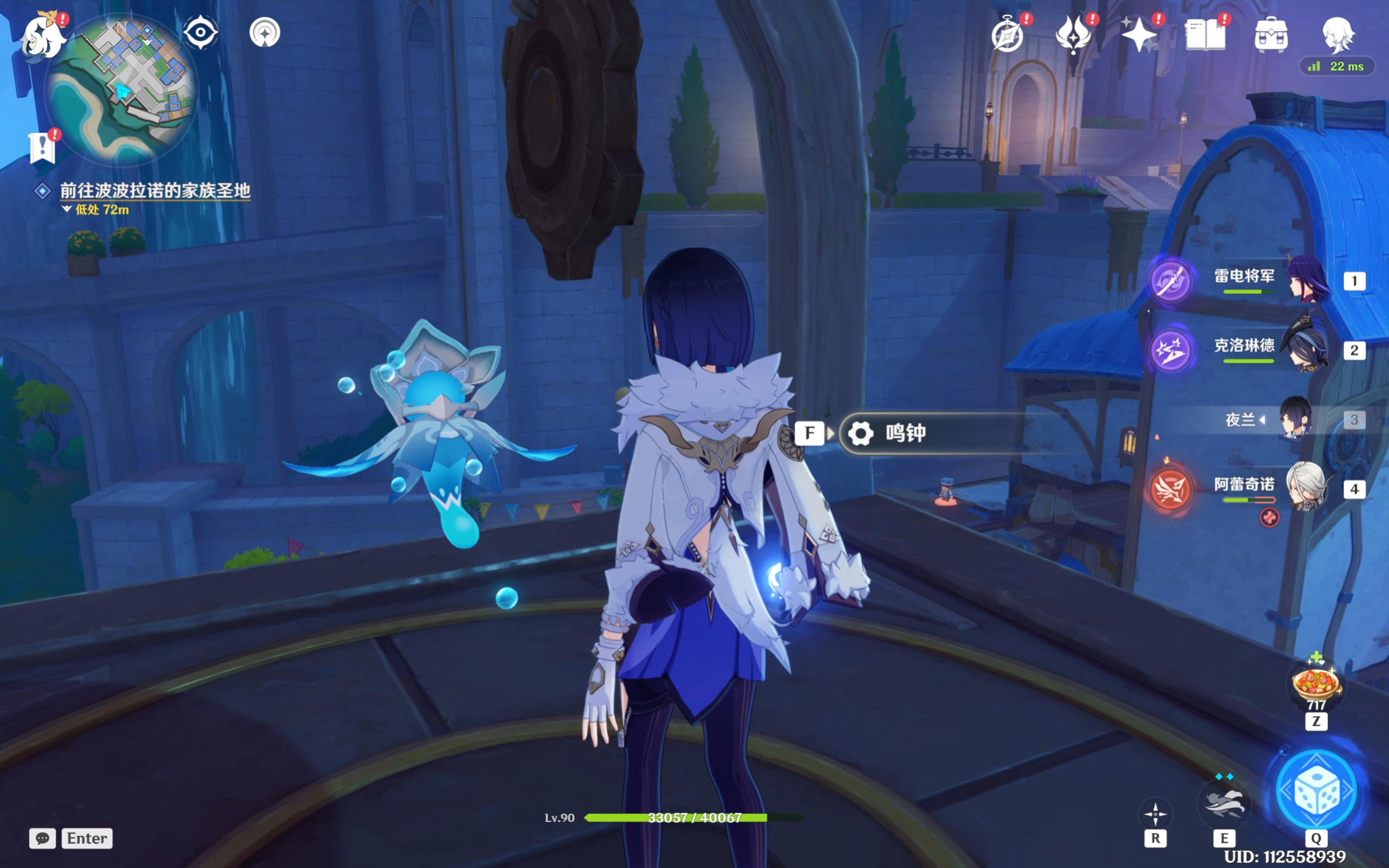The image size is (1389, 868).
Task: Open the circular minimap
Action: coord(122,89)
